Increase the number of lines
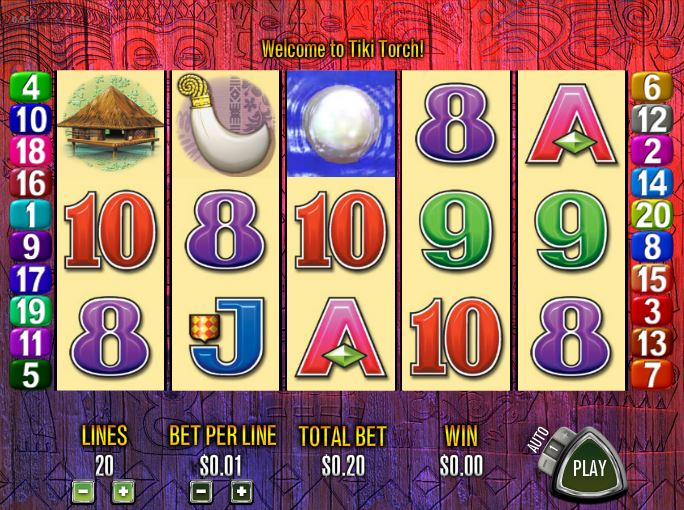This screenshot has width=684, height=510. coord(122,491)
